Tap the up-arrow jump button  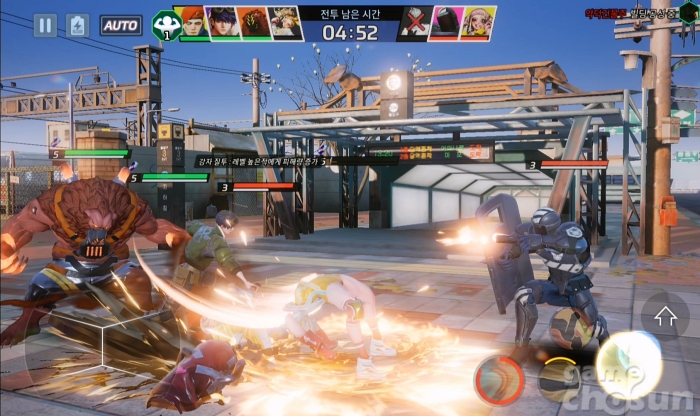pyautogui.click(x=665, y=317)
